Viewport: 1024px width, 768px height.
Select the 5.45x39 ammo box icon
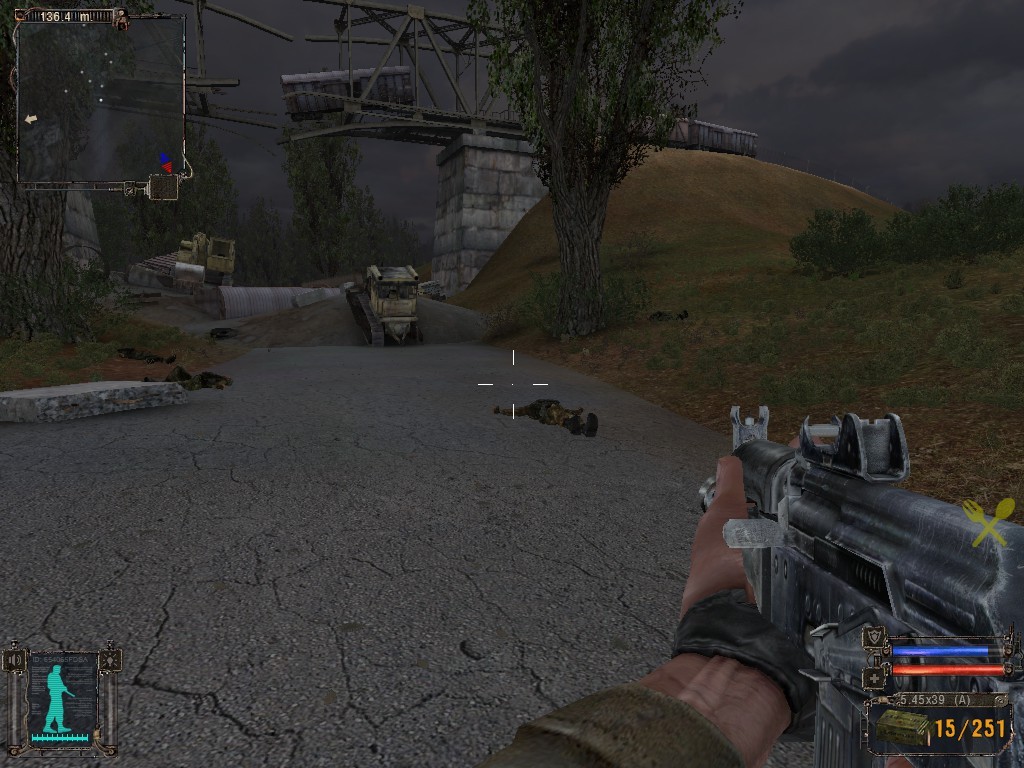point(901,727)
